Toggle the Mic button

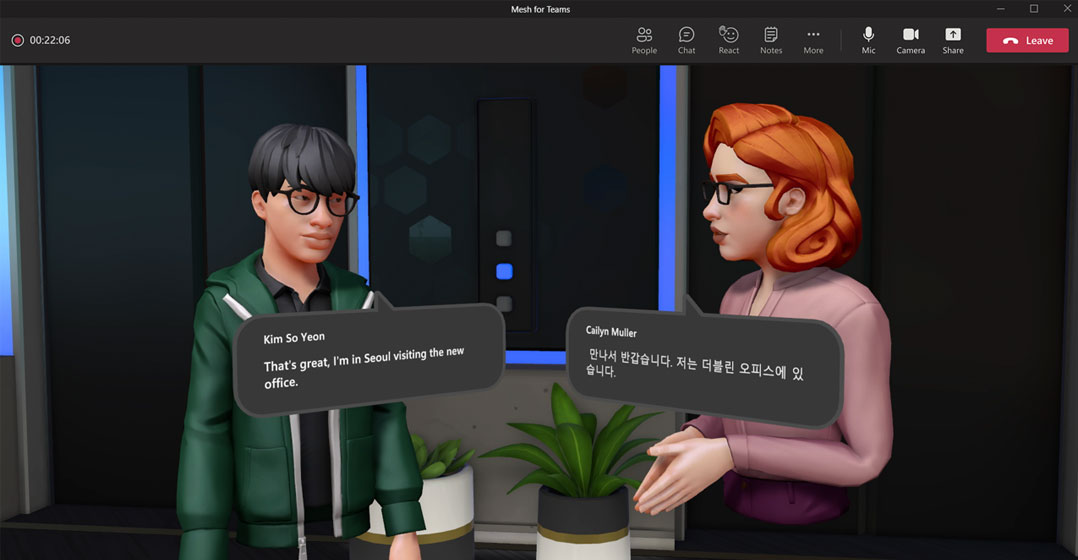pyautogui.click(x=868, y=40)
